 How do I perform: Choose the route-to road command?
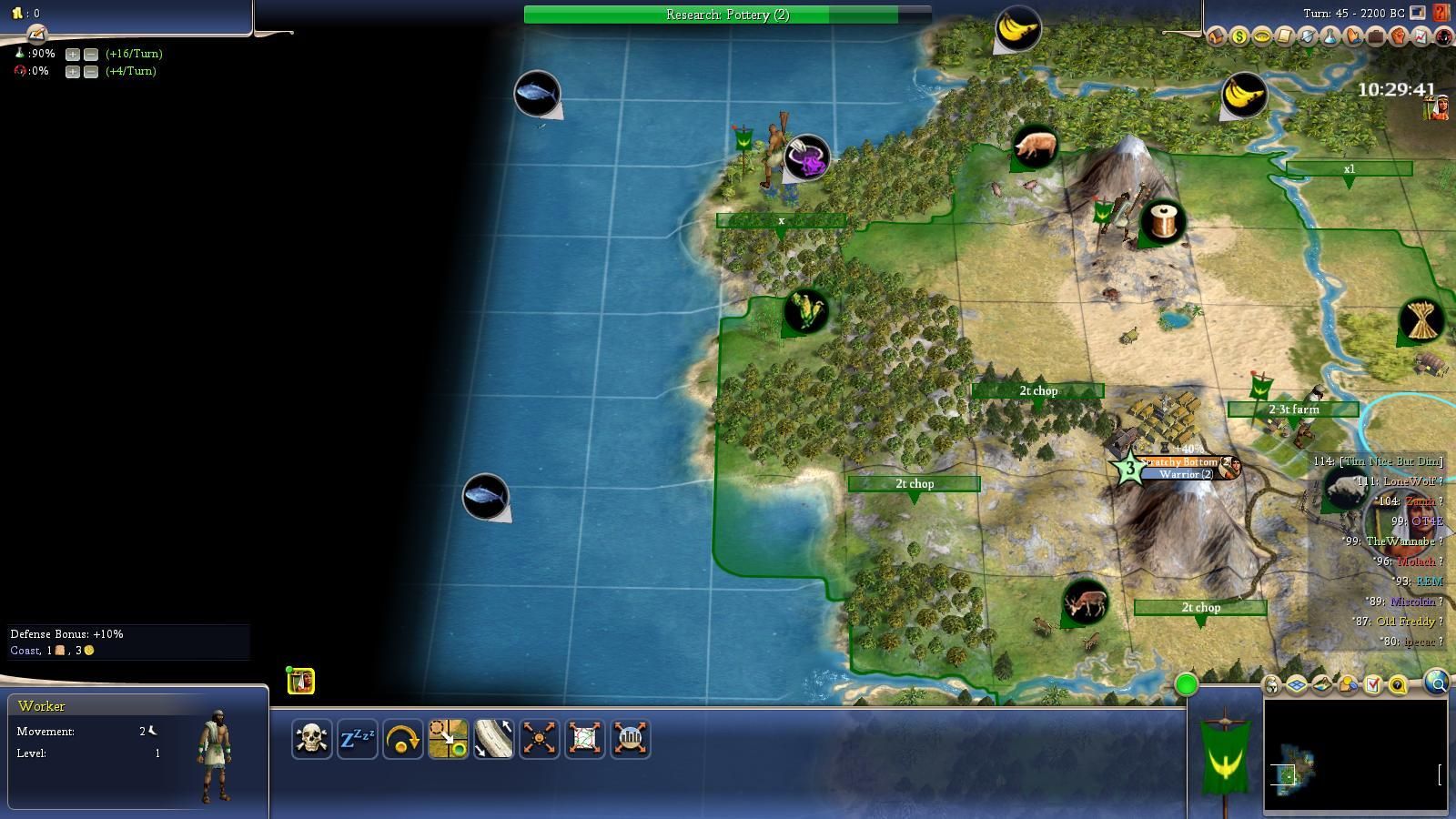pos(493,738)
